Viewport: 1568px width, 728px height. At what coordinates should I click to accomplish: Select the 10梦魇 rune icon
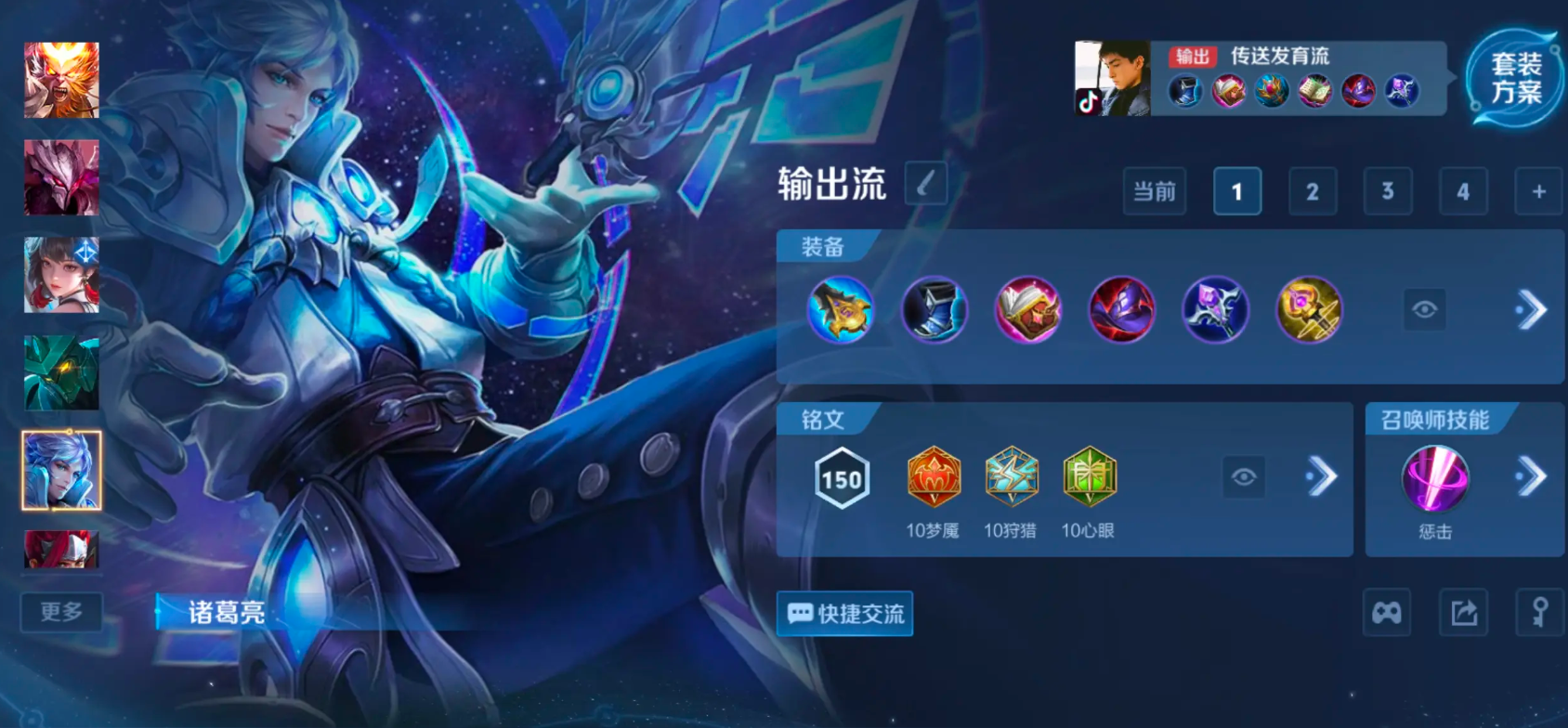(934, 477)
